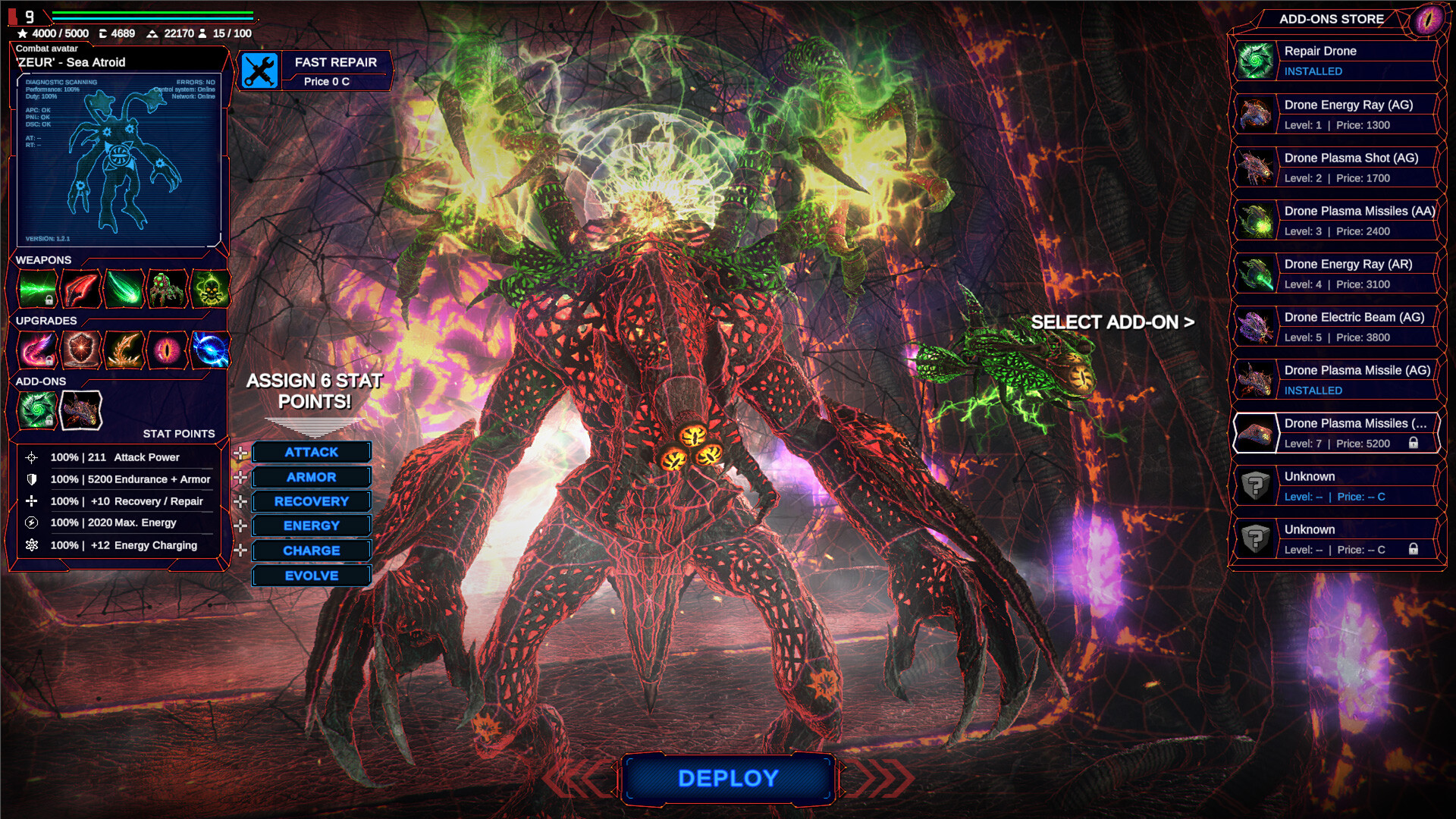The image size is (1456, 819).
Task: Open the red shield upgrade icon
Action: [x=81, y=350]
